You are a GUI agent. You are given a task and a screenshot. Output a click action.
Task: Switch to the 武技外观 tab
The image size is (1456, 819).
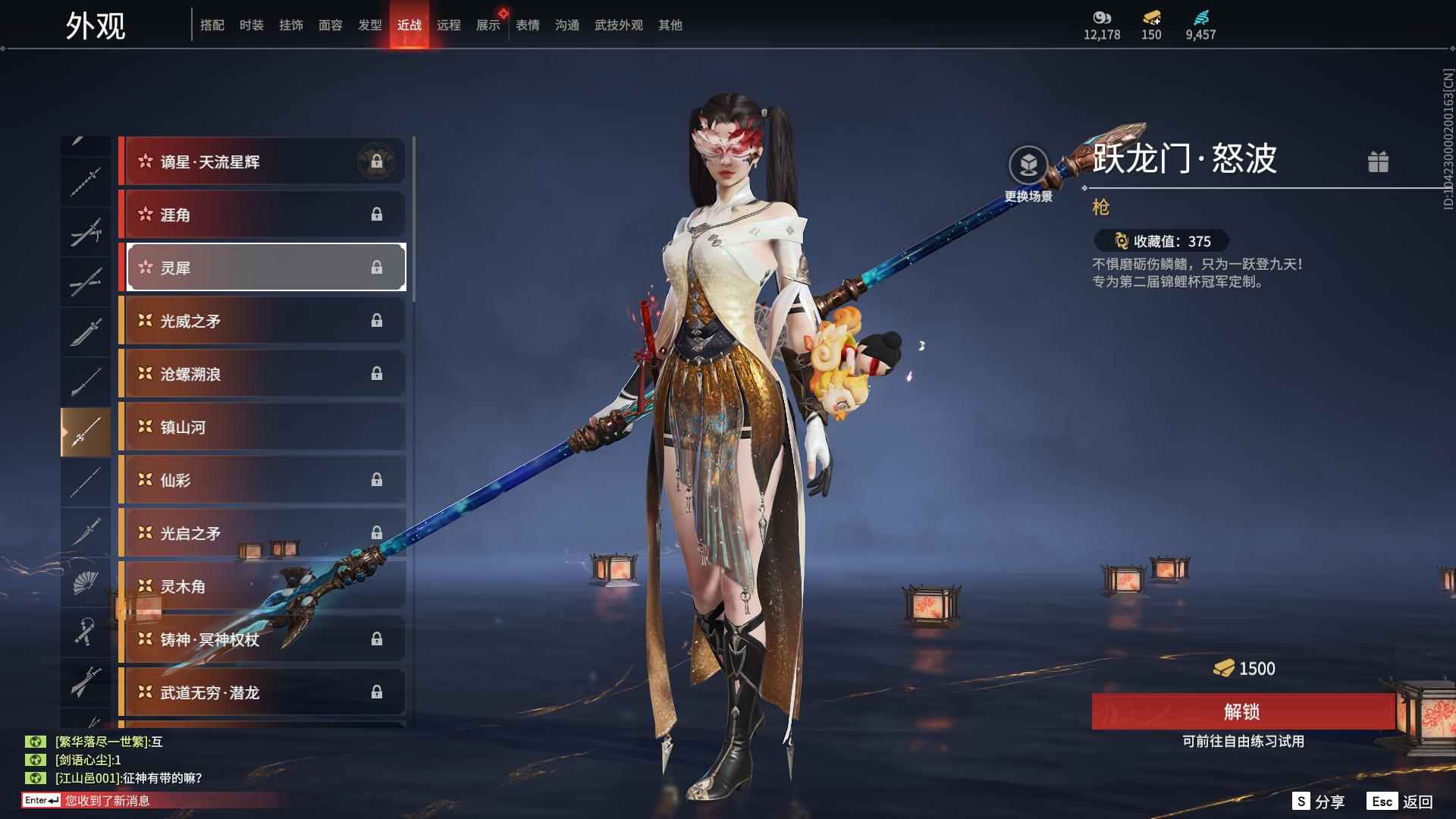click(x=618, y=25)
